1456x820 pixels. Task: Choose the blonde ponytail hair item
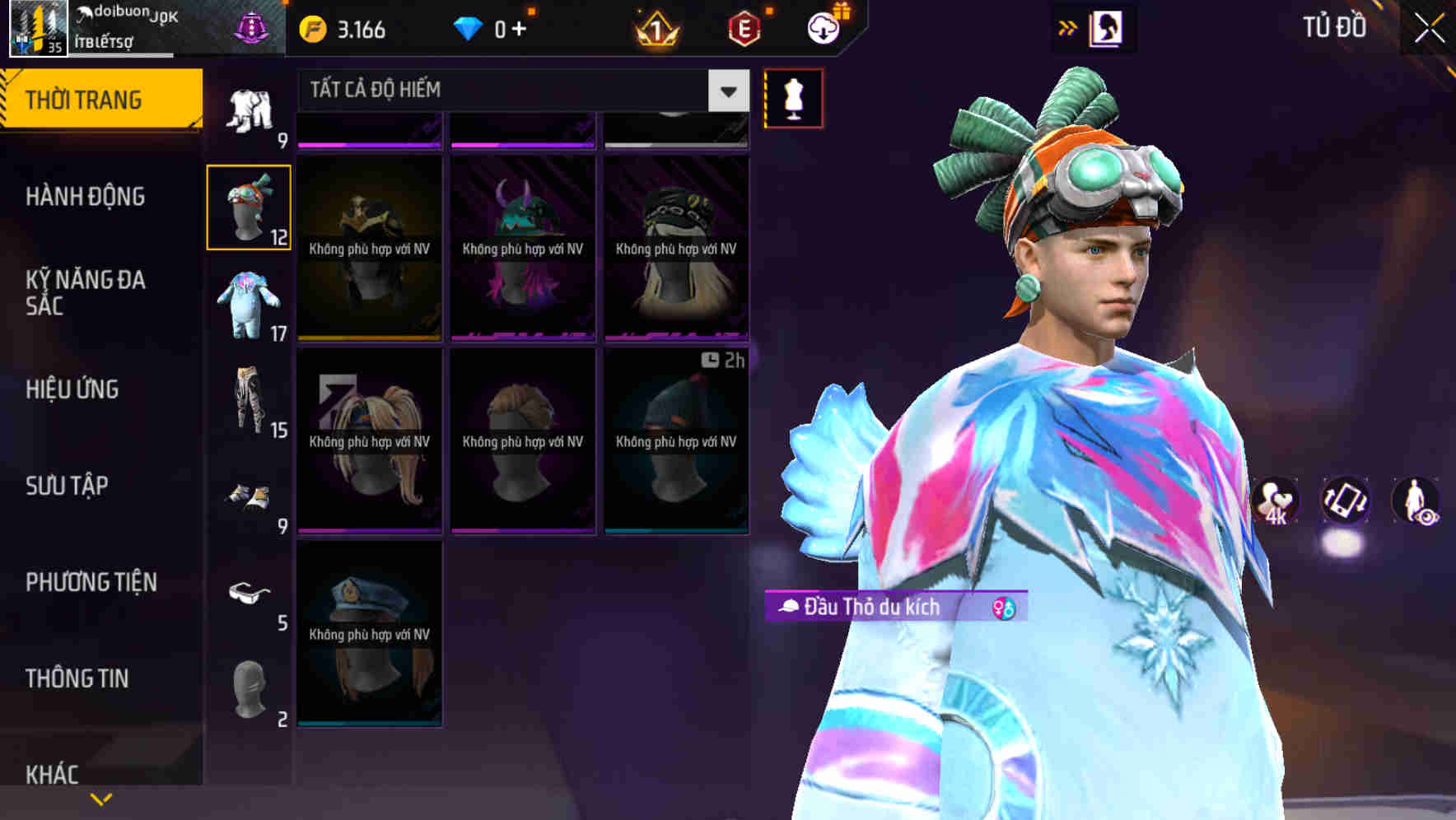coord(370,441)
